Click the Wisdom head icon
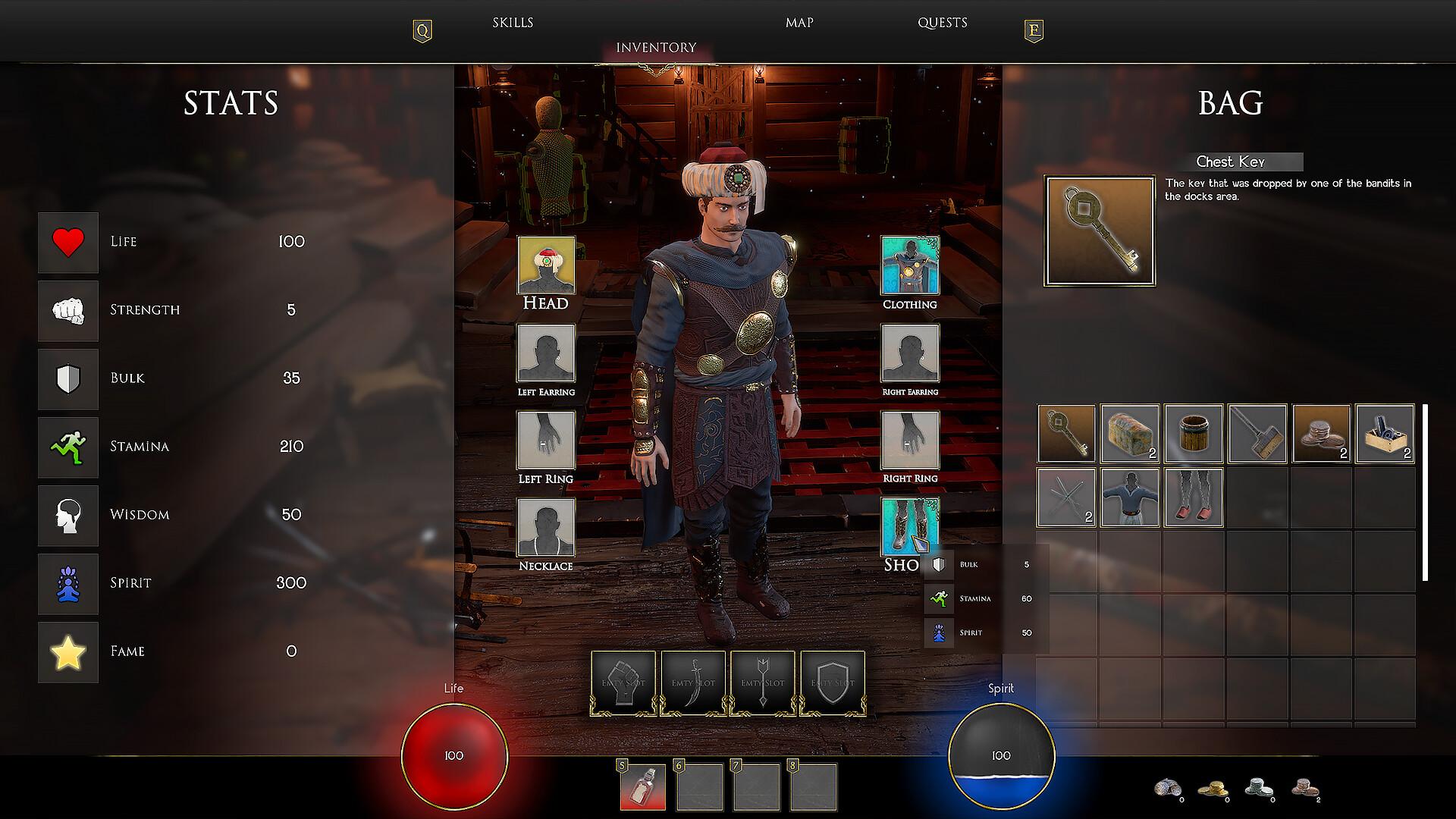This screenshot has width=1456, height=819. click(67, 515)
